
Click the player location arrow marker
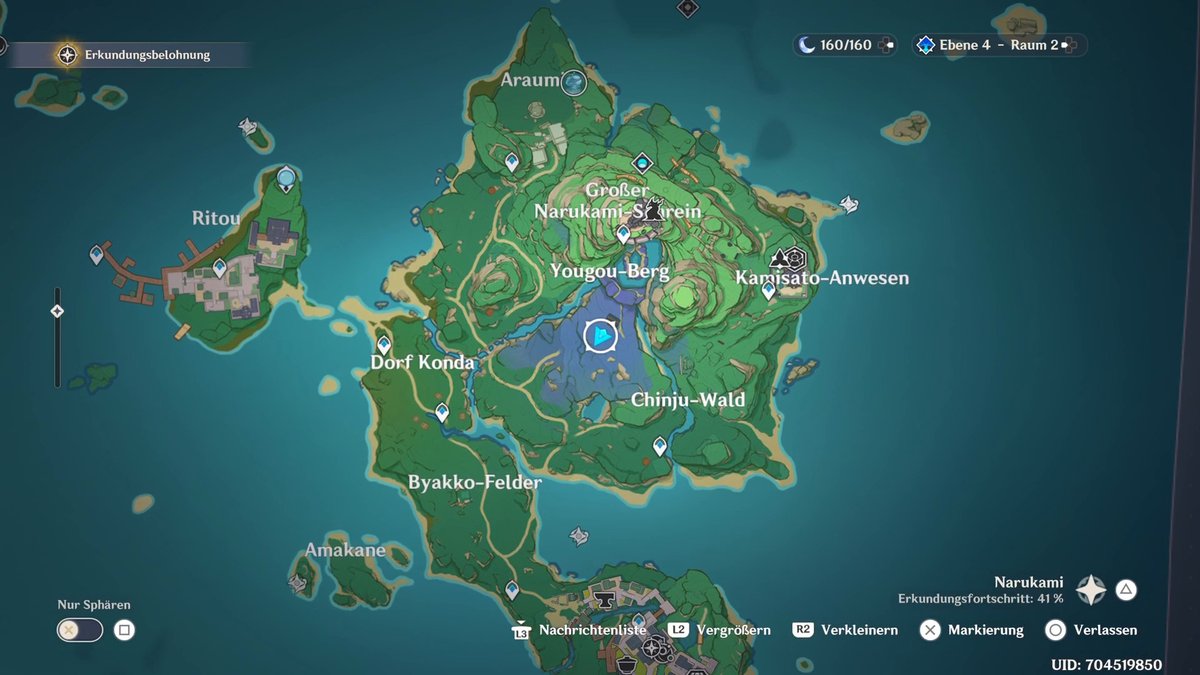coord(600,336)
